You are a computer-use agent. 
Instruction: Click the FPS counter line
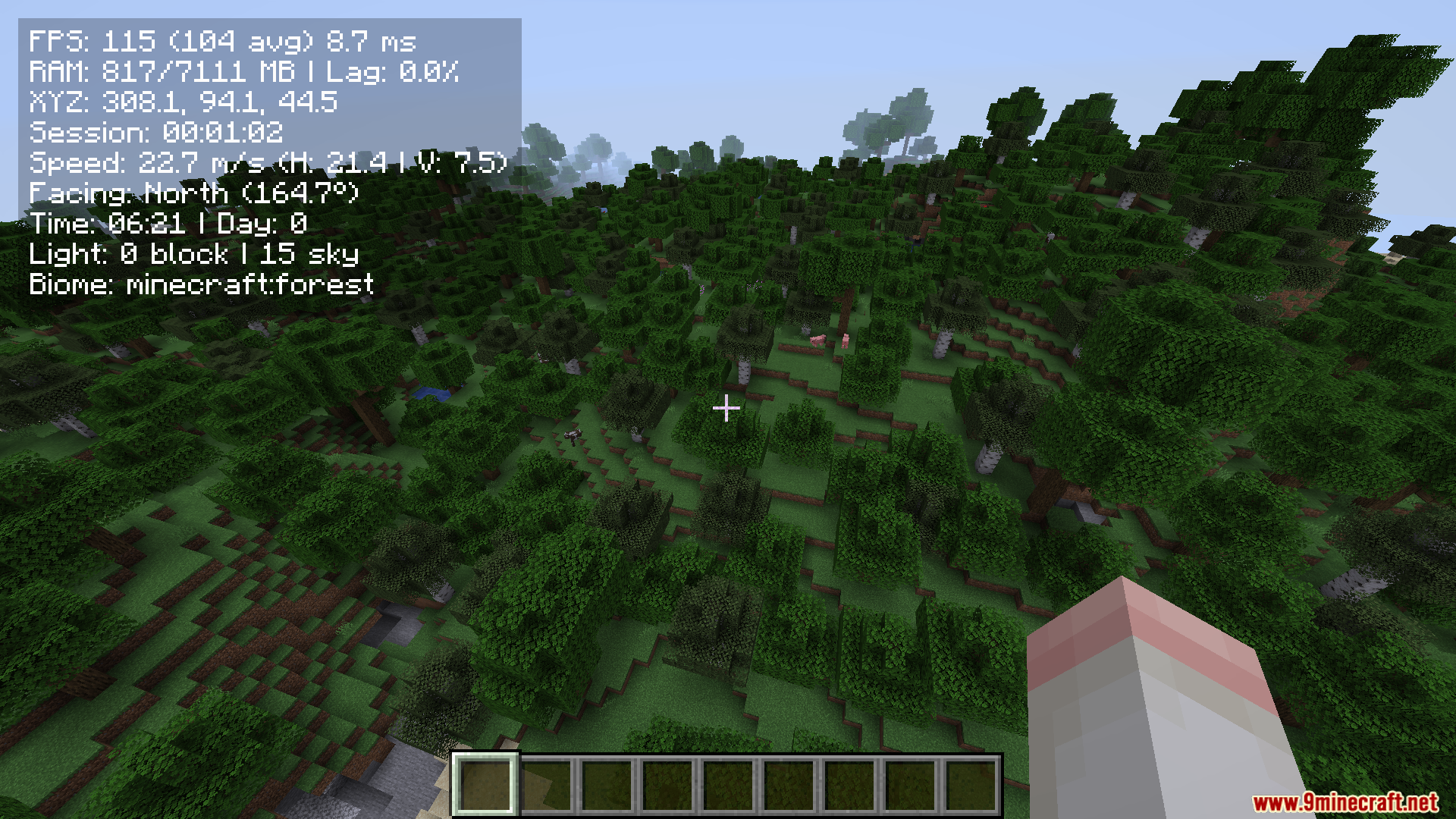point(222,43)
